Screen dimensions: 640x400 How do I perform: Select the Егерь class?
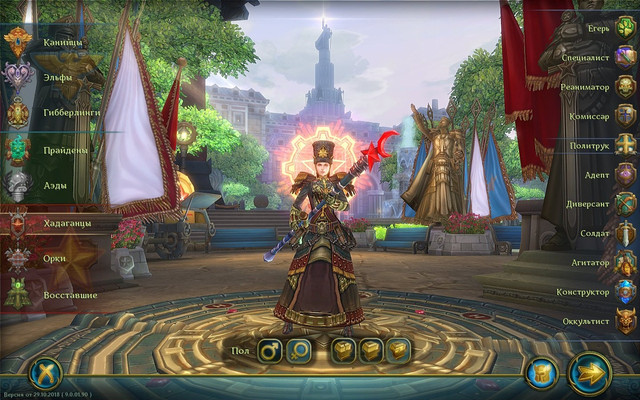625,28
